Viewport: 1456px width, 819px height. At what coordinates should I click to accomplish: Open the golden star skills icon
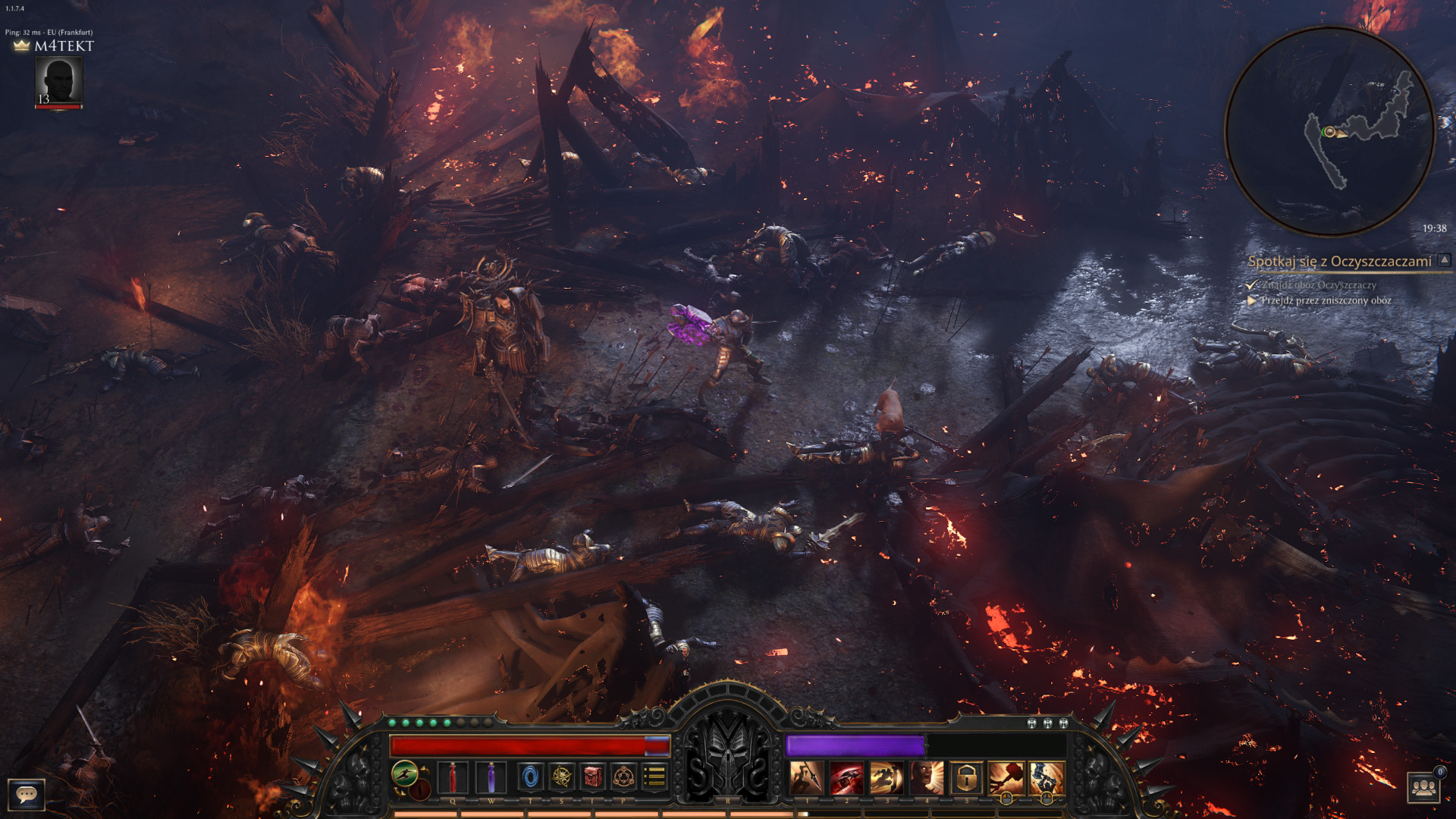pyautogui.click(x=562, y=777)
